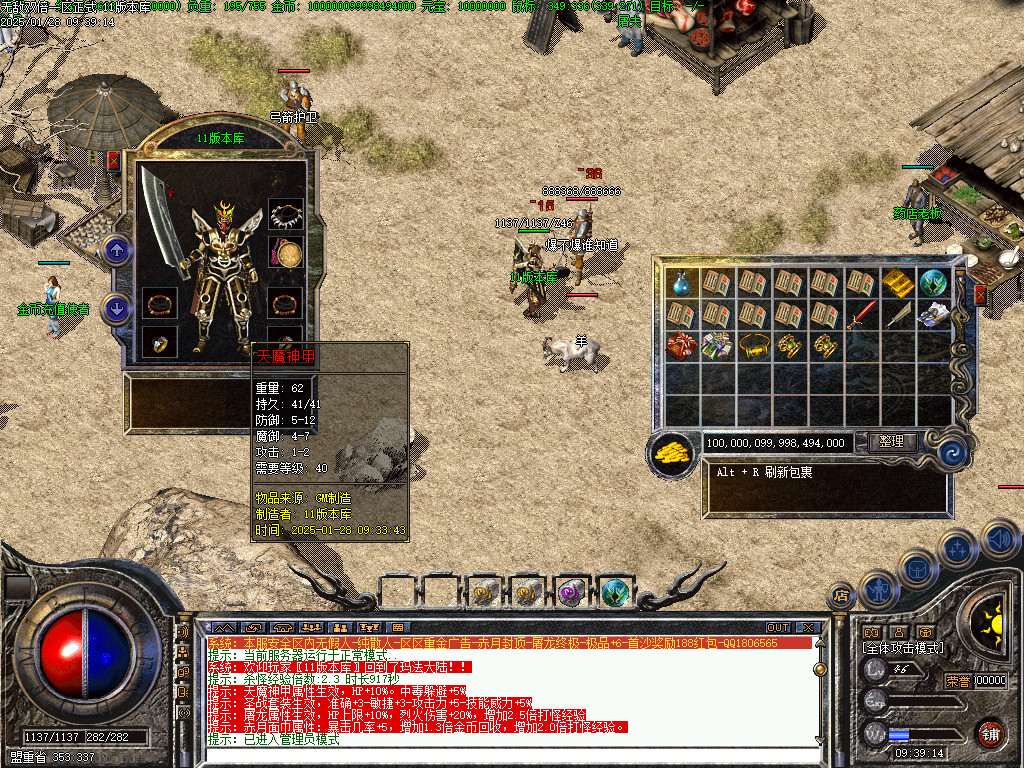
Task: Select the red gift box item
Action: click(x=681, y=346)
